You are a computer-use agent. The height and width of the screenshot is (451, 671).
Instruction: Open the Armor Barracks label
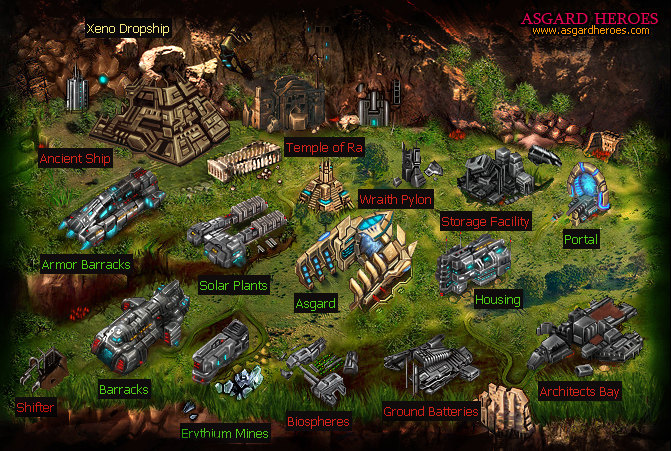pyautogui.click(x=86, y=266)
